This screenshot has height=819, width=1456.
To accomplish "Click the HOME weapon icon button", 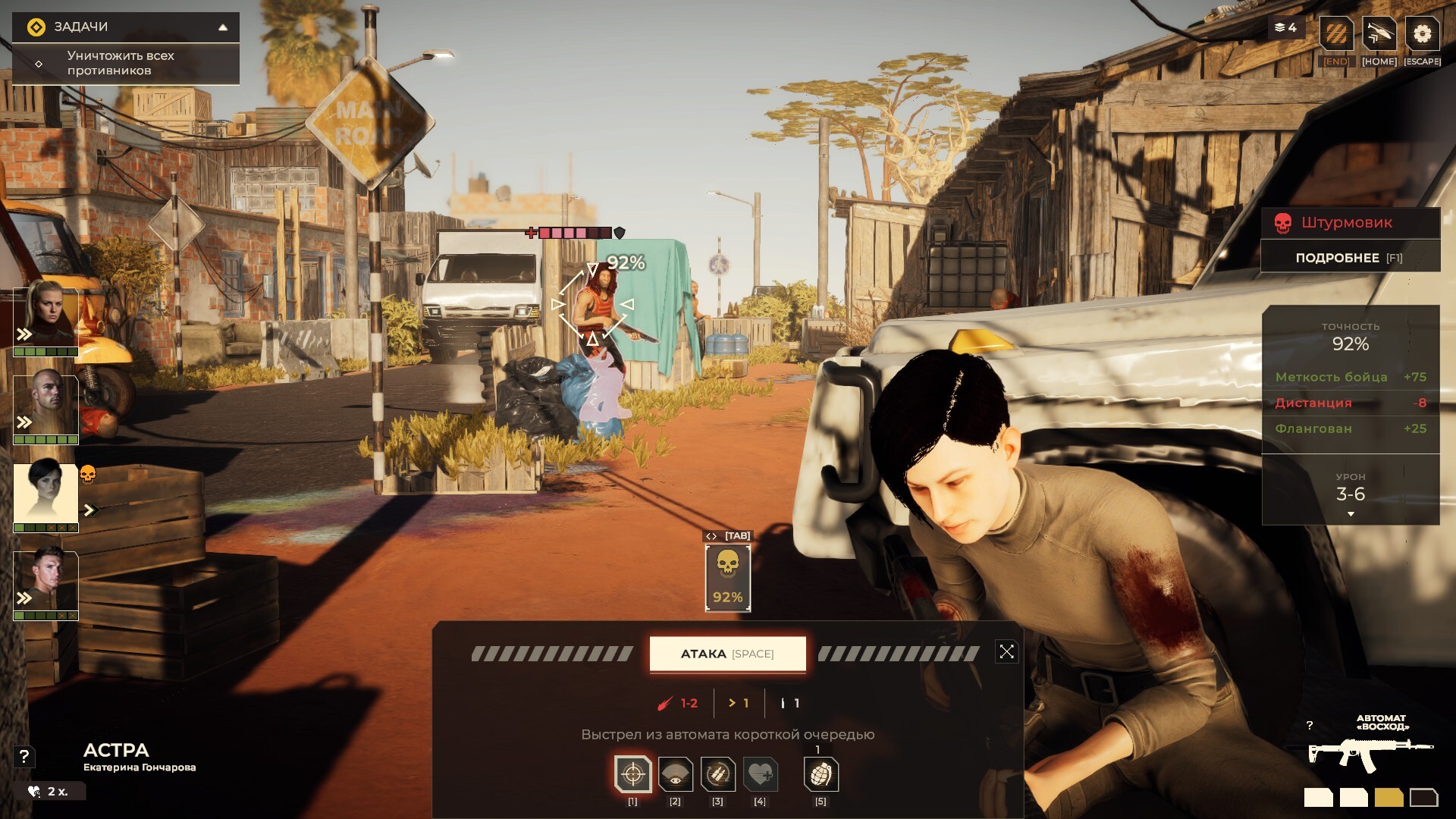I will (1379, 35).
